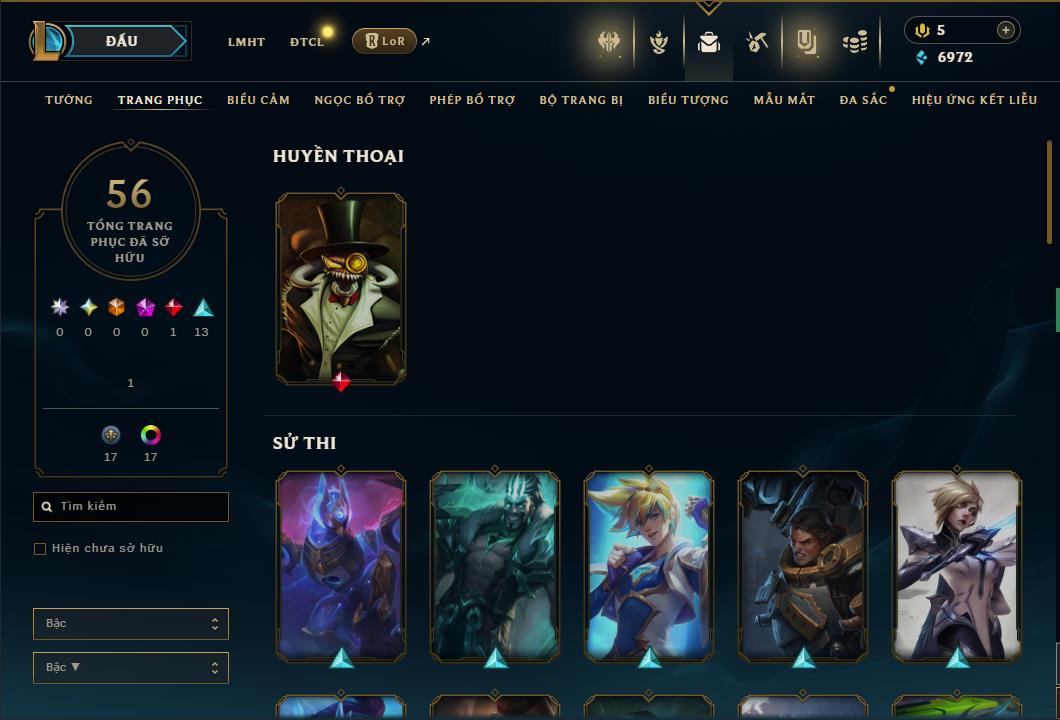Choose the blond boy blue-uniform skin
This screenshot has height=720, width=1060.
(x=649, y=566)
